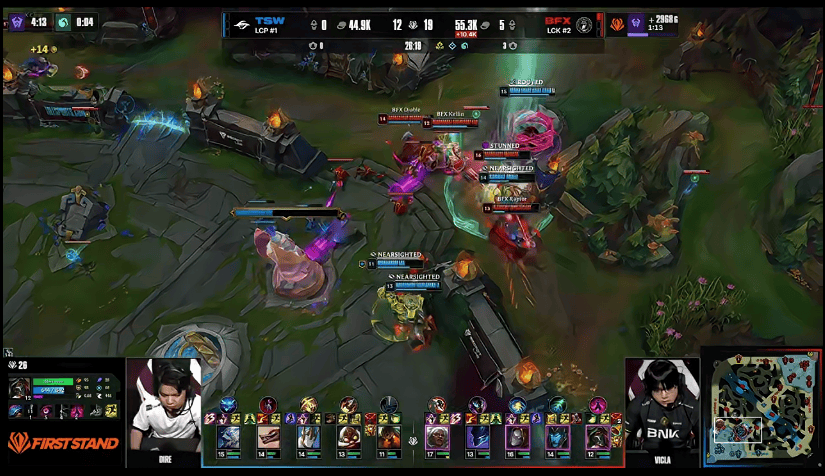Select the spectated champion's portrait

click(x=20, y=387)
